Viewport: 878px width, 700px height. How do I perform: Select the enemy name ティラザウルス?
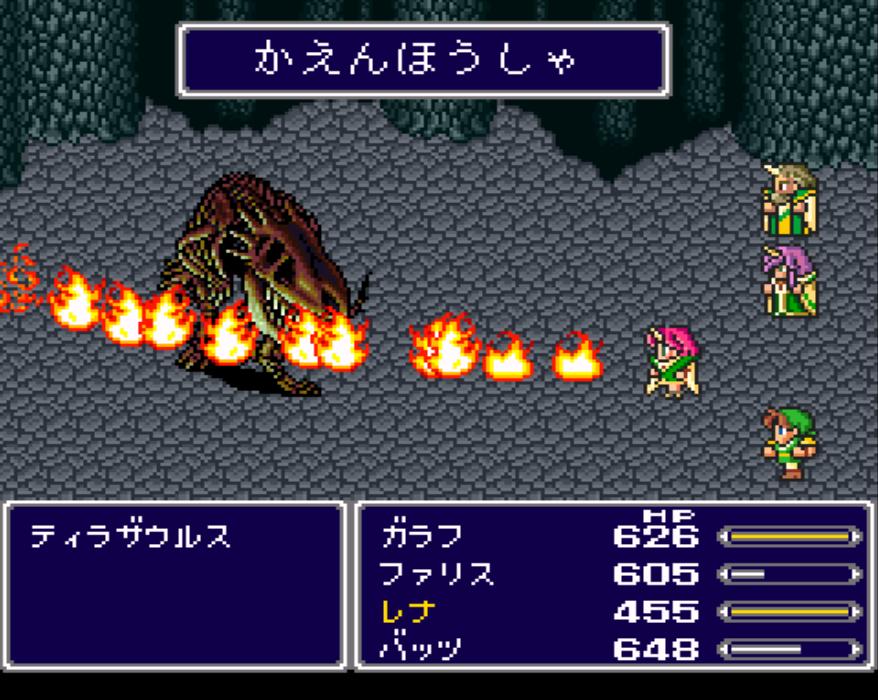[x=130, y=537]
